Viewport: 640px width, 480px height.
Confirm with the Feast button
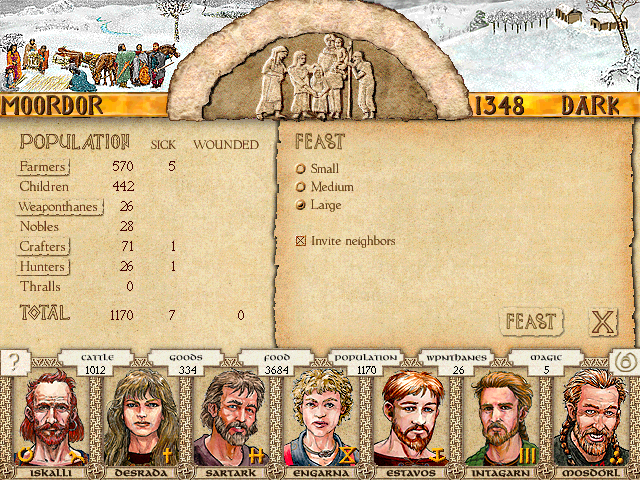click(x=530, y=321)
